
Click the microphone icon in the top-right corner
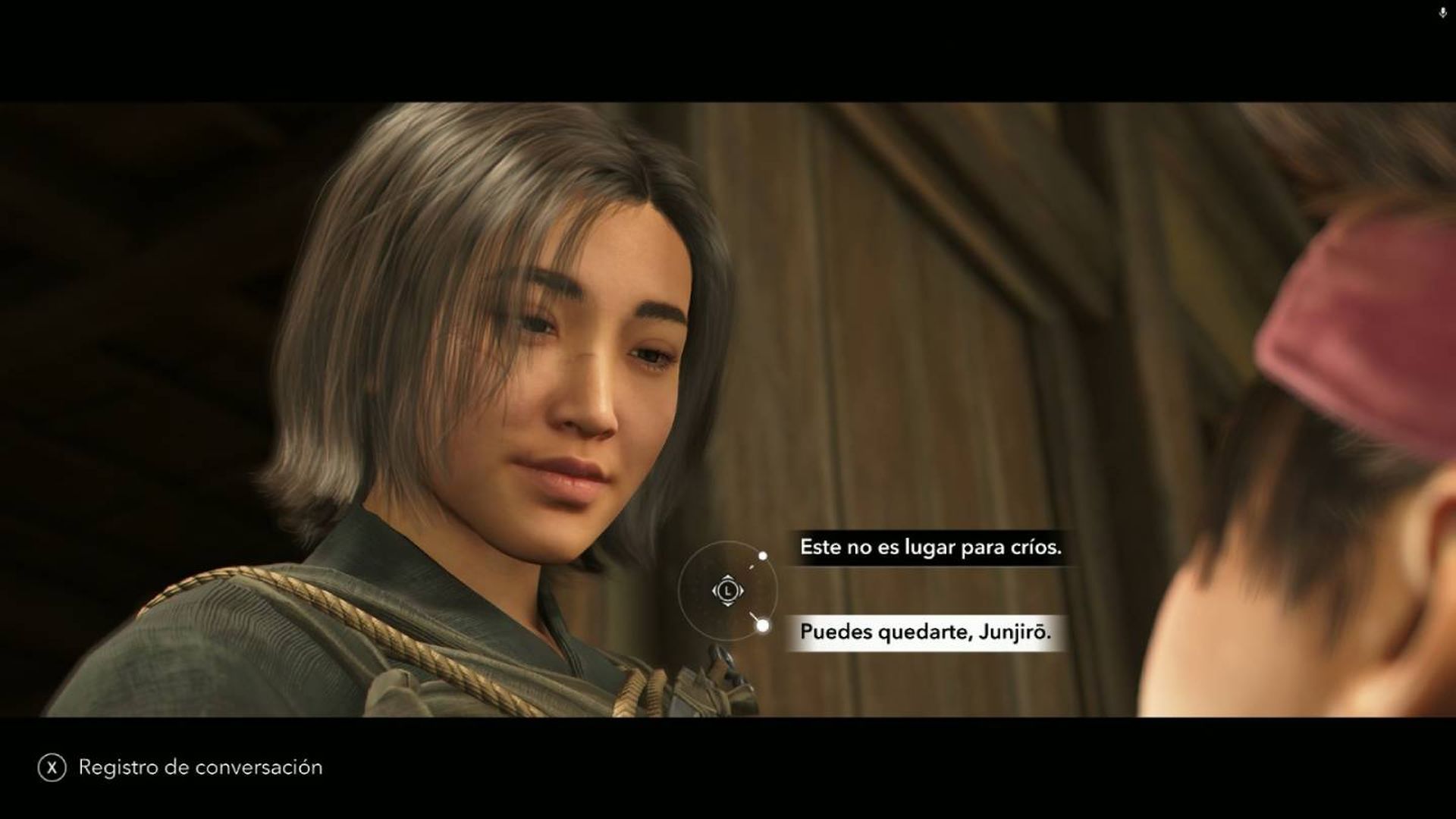tap(1442, 12)
